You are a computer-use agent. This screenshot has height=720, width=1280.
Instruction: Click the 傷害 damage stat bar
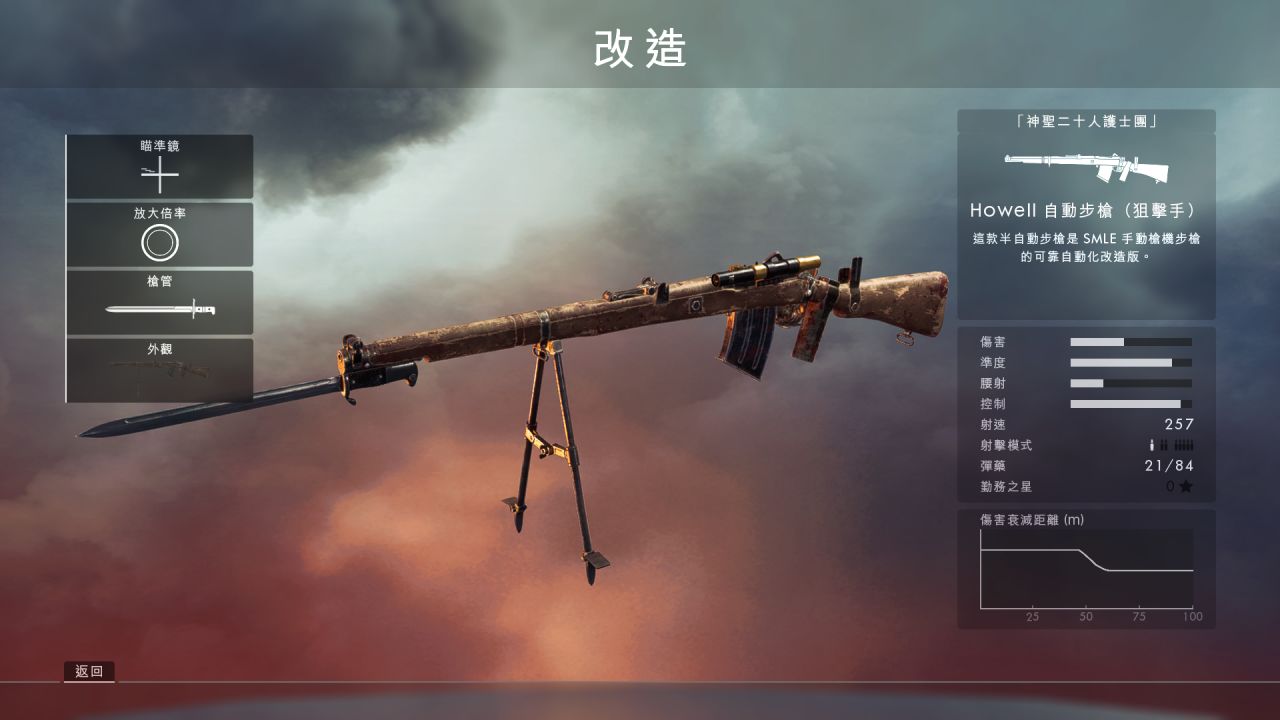pos(1130,340)
